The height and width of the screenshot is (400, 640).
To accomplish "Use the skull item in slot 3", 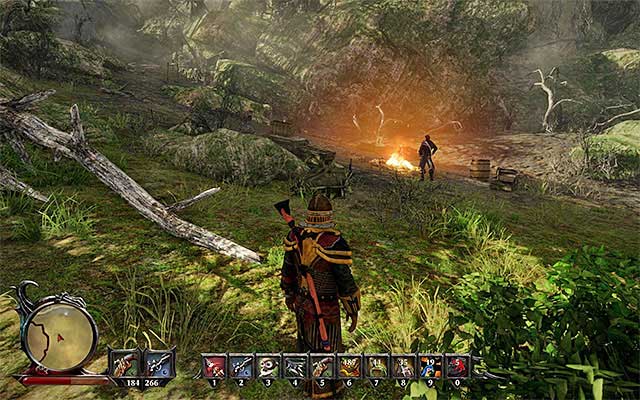I will pos(268,367).
